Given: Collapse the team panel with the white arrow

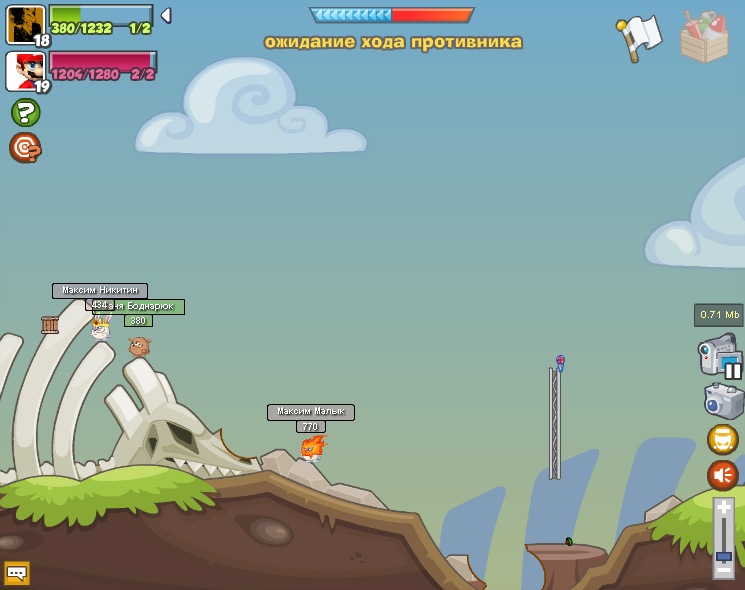Looking at the screenshot, I should pos(166,15).
